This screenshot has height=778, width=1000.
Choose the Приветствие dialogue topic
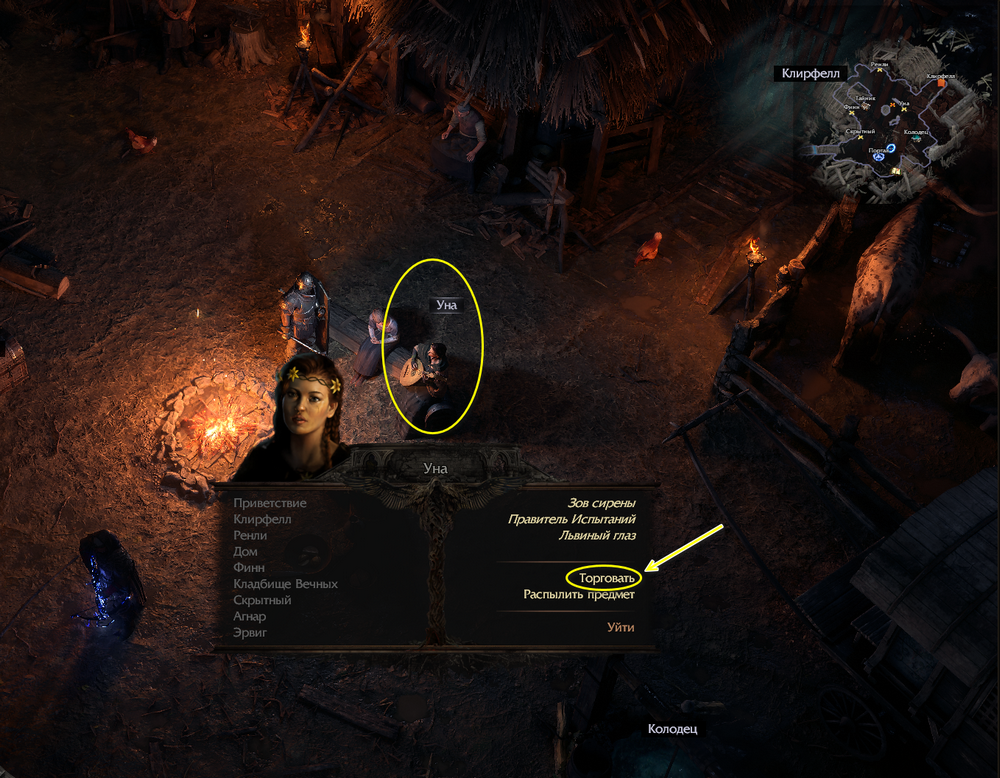[270, 503]
